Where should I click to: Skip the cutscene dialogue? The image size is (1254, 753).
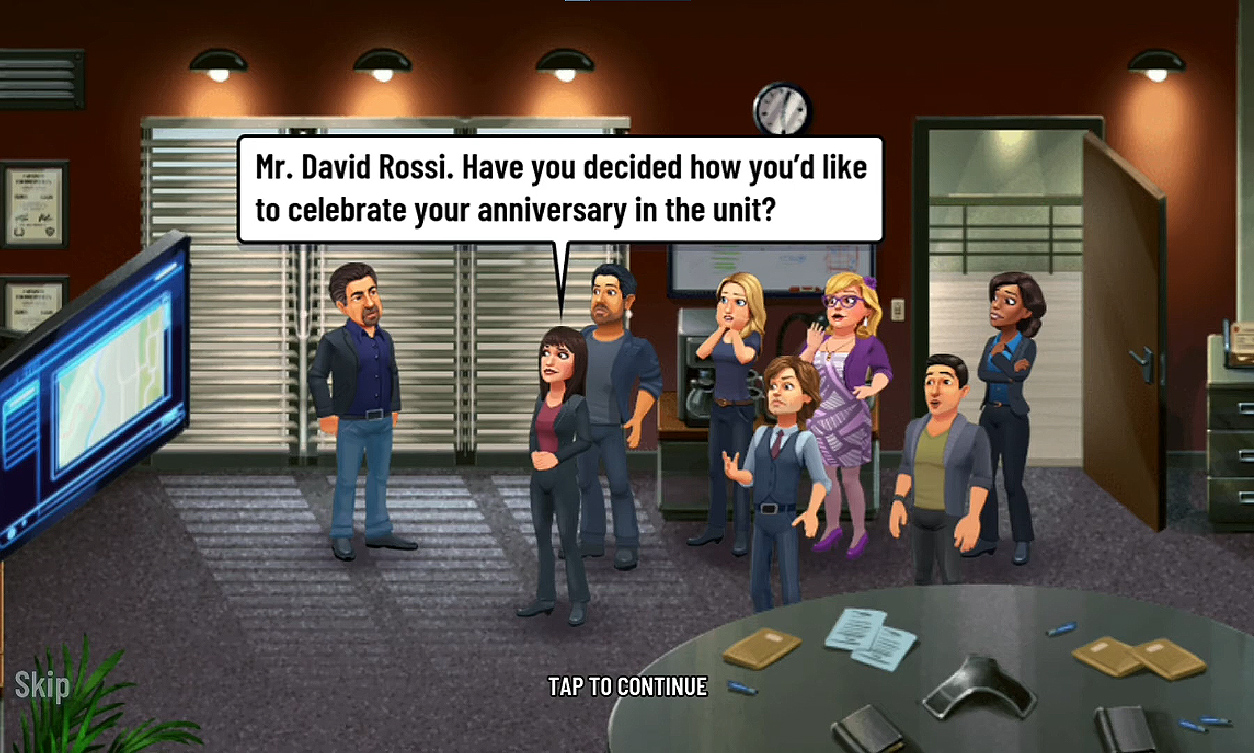(x=42, y=685)
